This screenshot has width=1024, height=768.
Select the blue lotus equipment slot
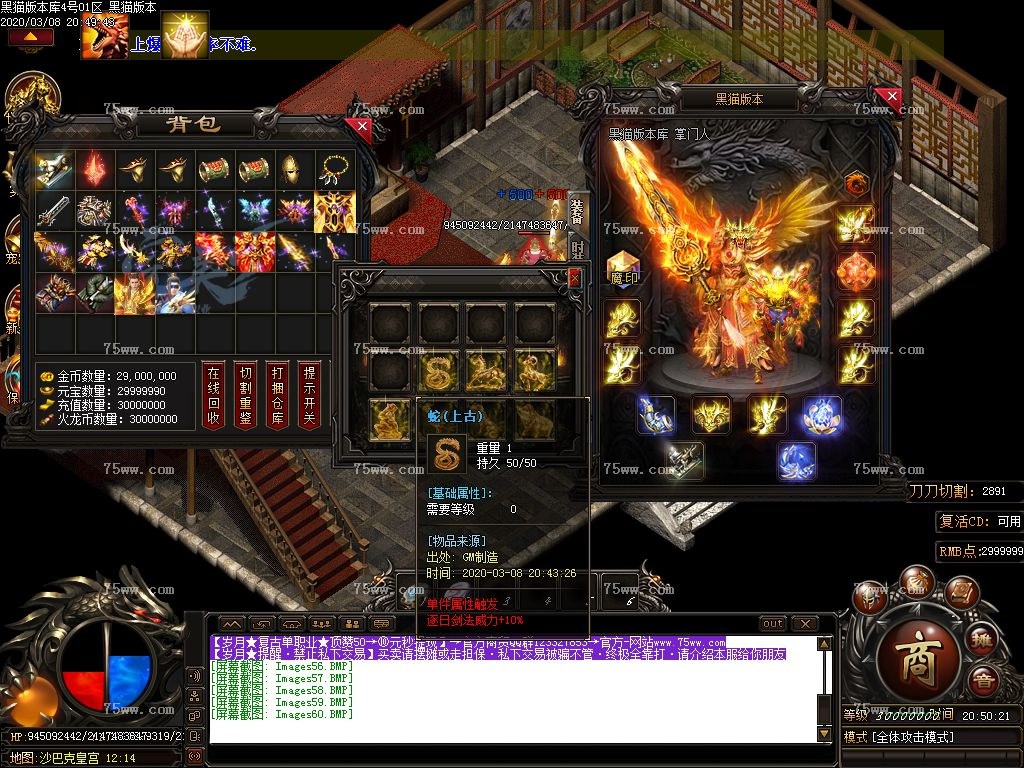pos(821,415)
